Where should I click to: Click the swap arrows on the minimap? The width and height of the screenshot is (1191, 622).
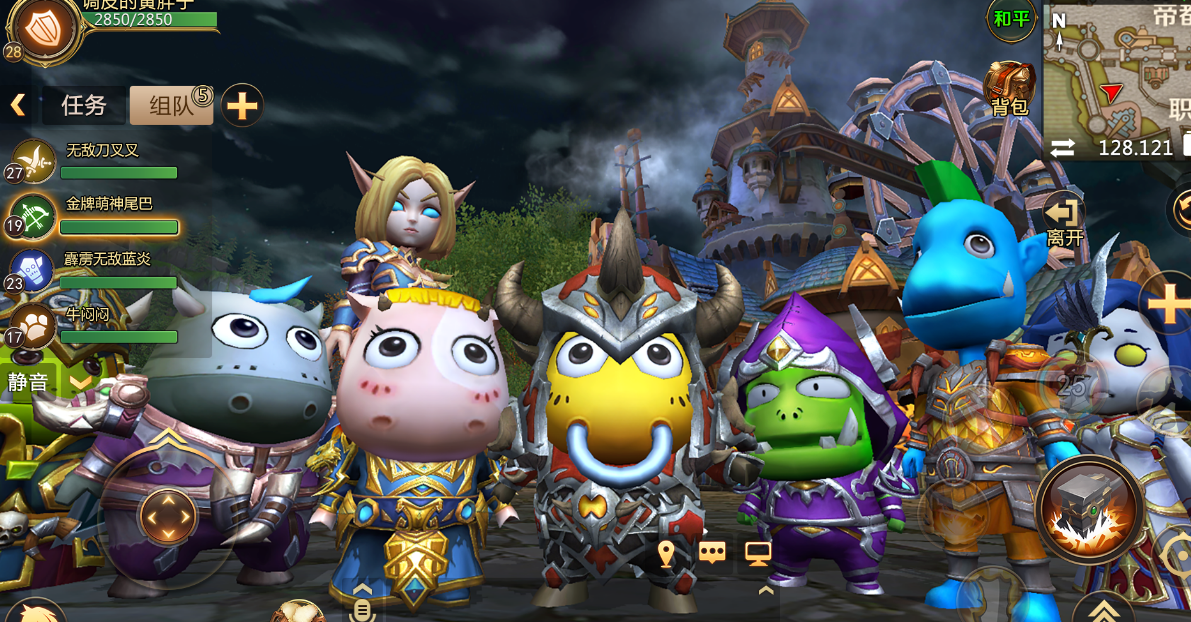click(1063, 148)
